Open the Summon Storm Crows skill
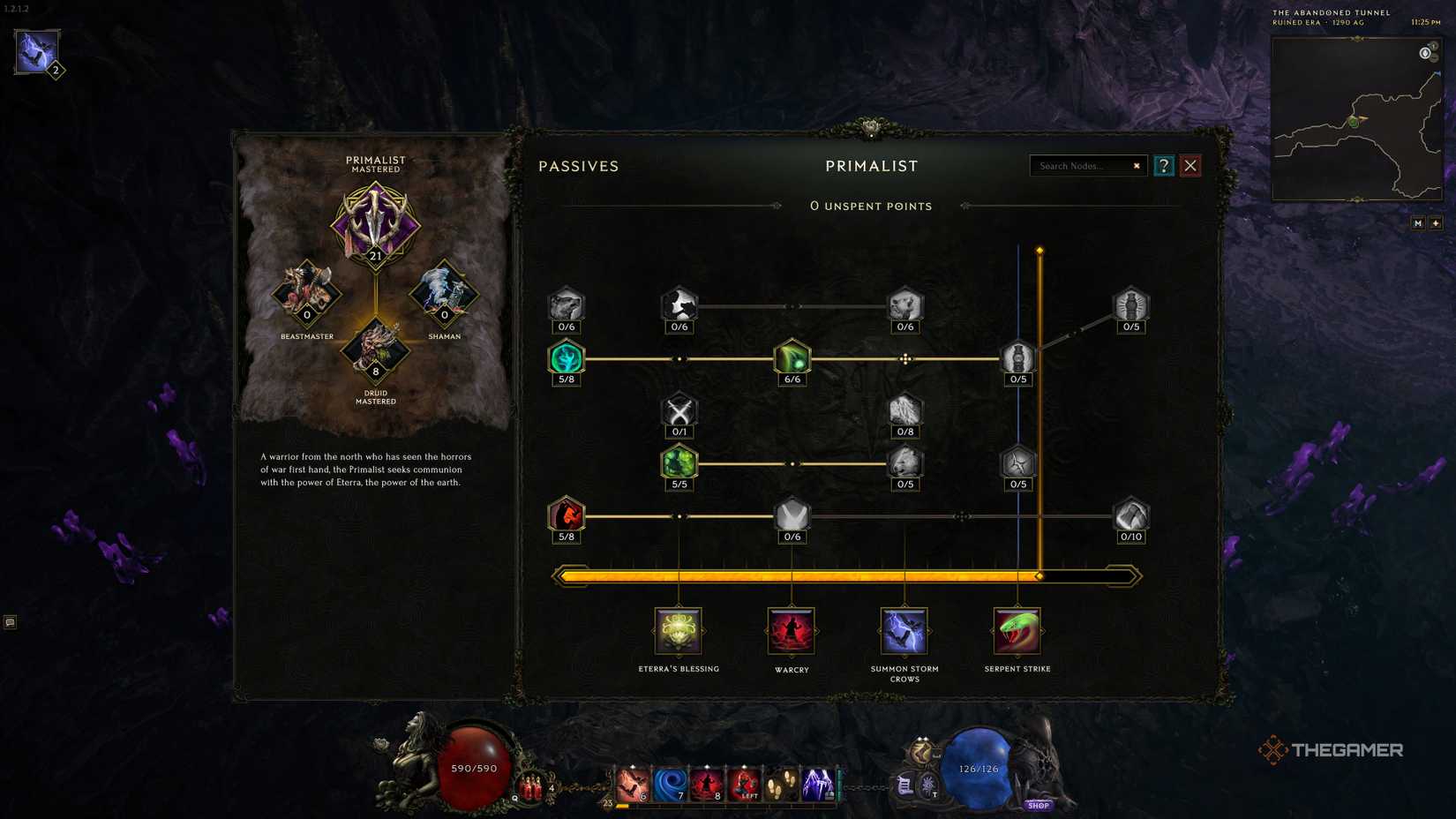Viewport: 1456px width, 819px height. (x=904, y=630)
